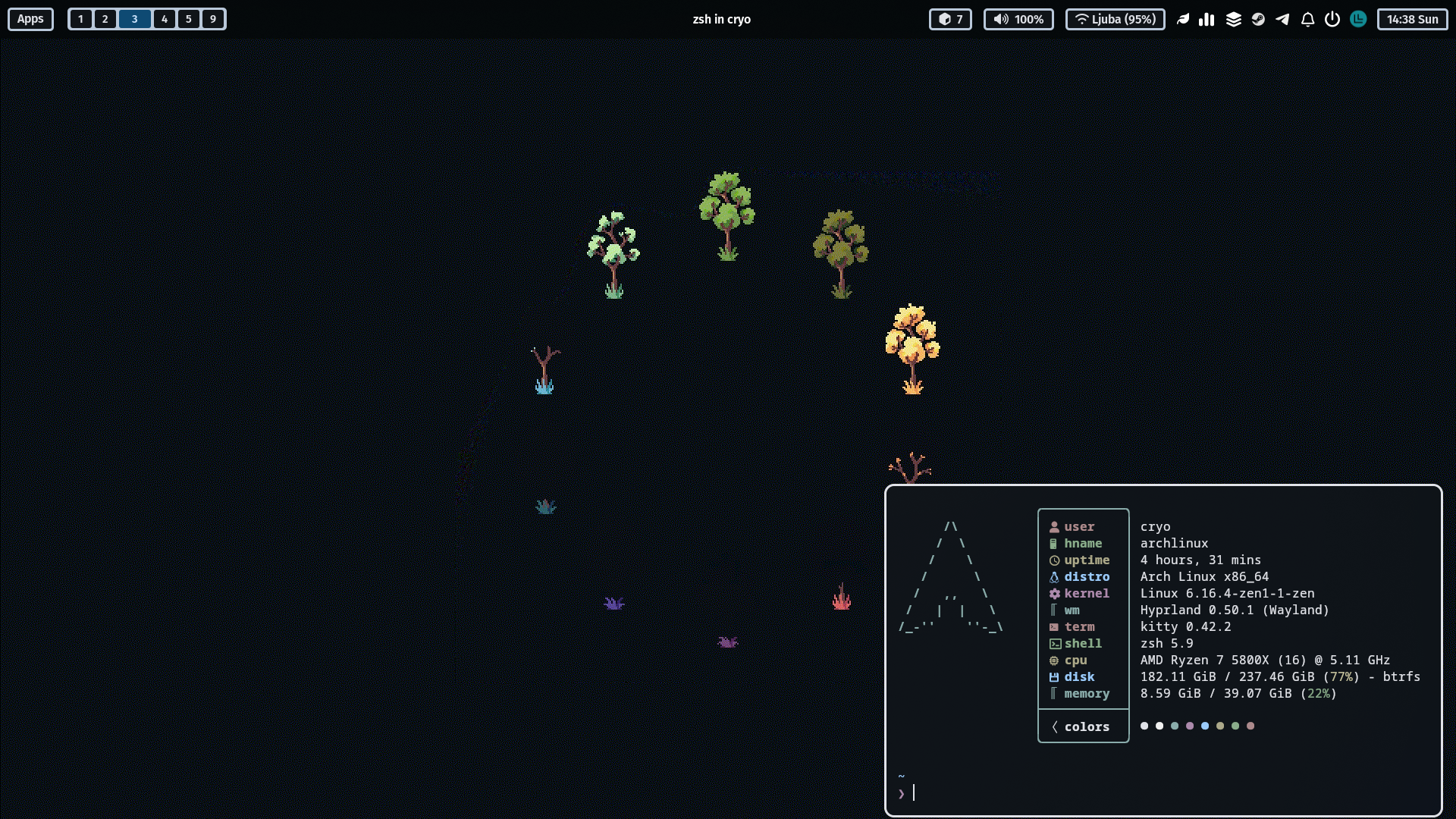Screen dimensions: 1456x819
Task: Open the Apps launcher button
Action: tap(30, 19)
